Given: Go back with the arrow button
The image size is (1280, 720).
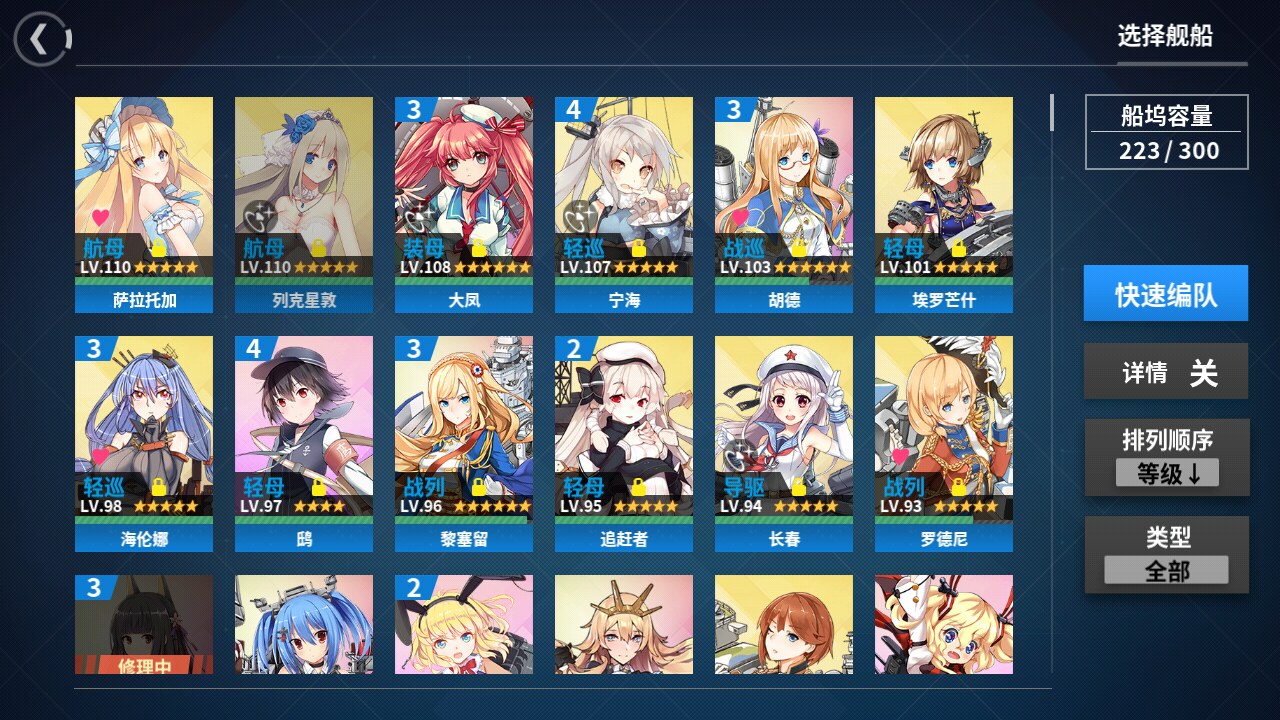Looking at the screenshot, I should point(41,40).
